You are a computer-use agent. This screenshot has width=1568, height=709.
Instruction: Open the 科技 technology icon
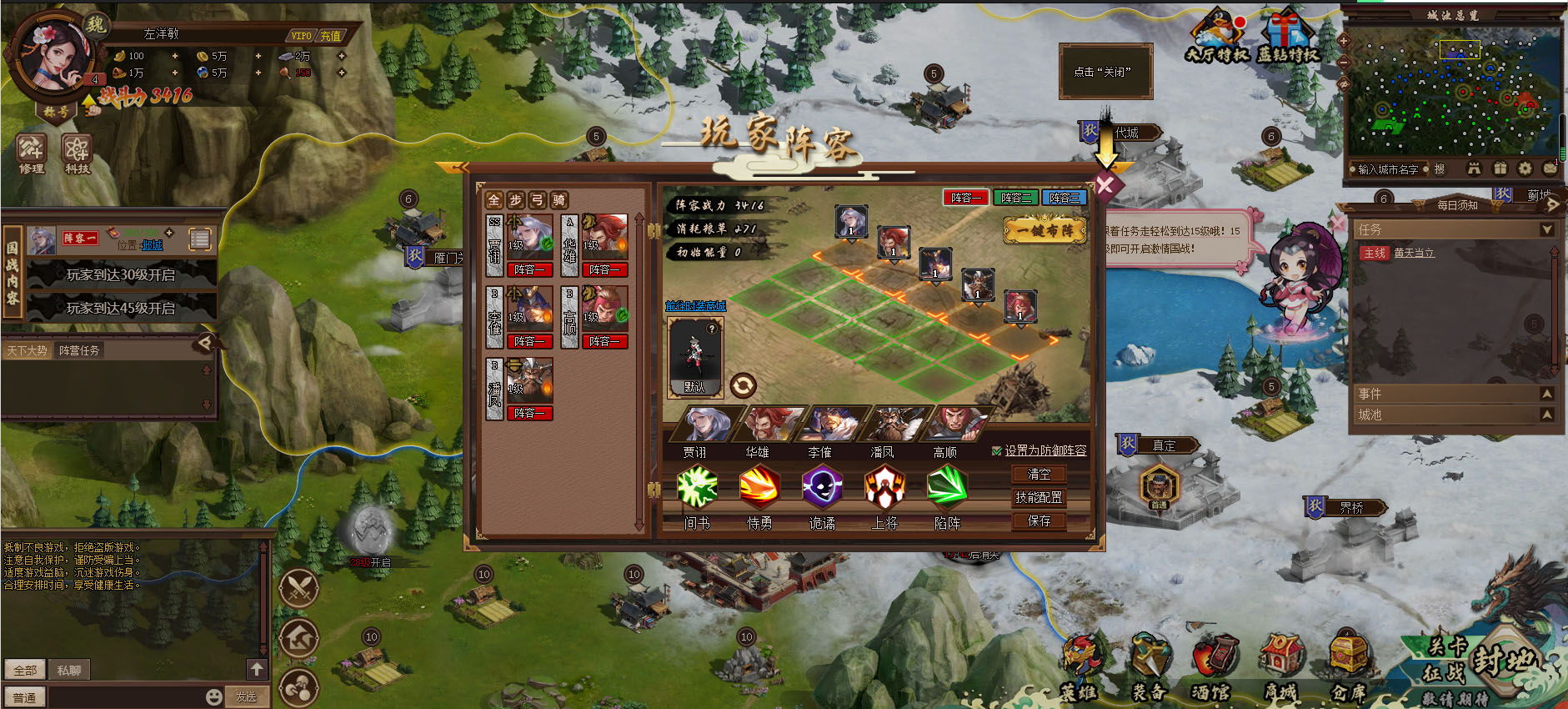(x=77, y=153)
